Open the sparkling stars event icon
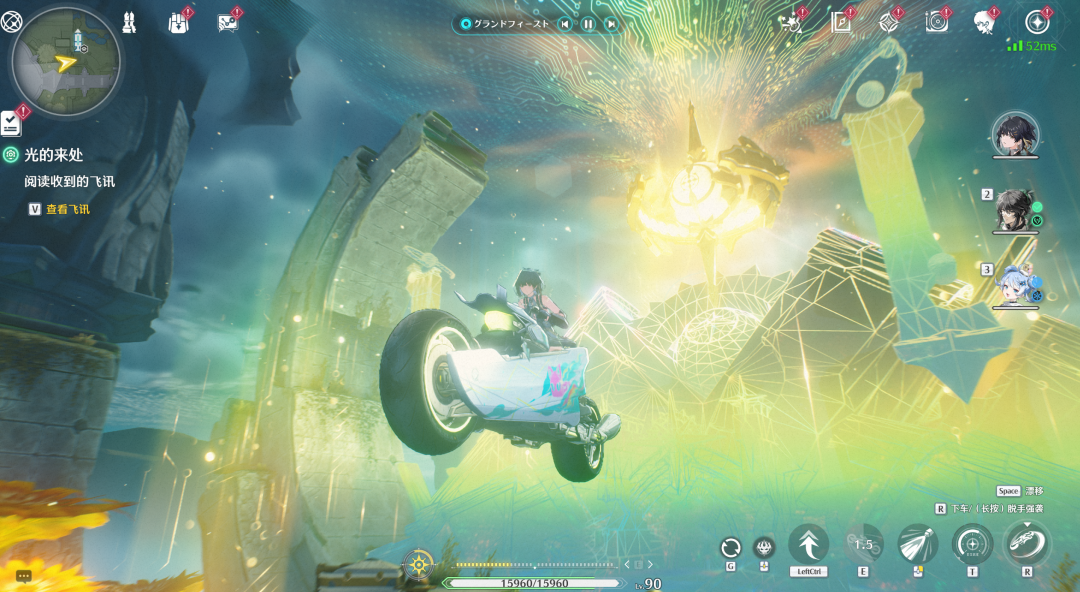This screenshot has height=592, width=1080. (x=794, y=22)
